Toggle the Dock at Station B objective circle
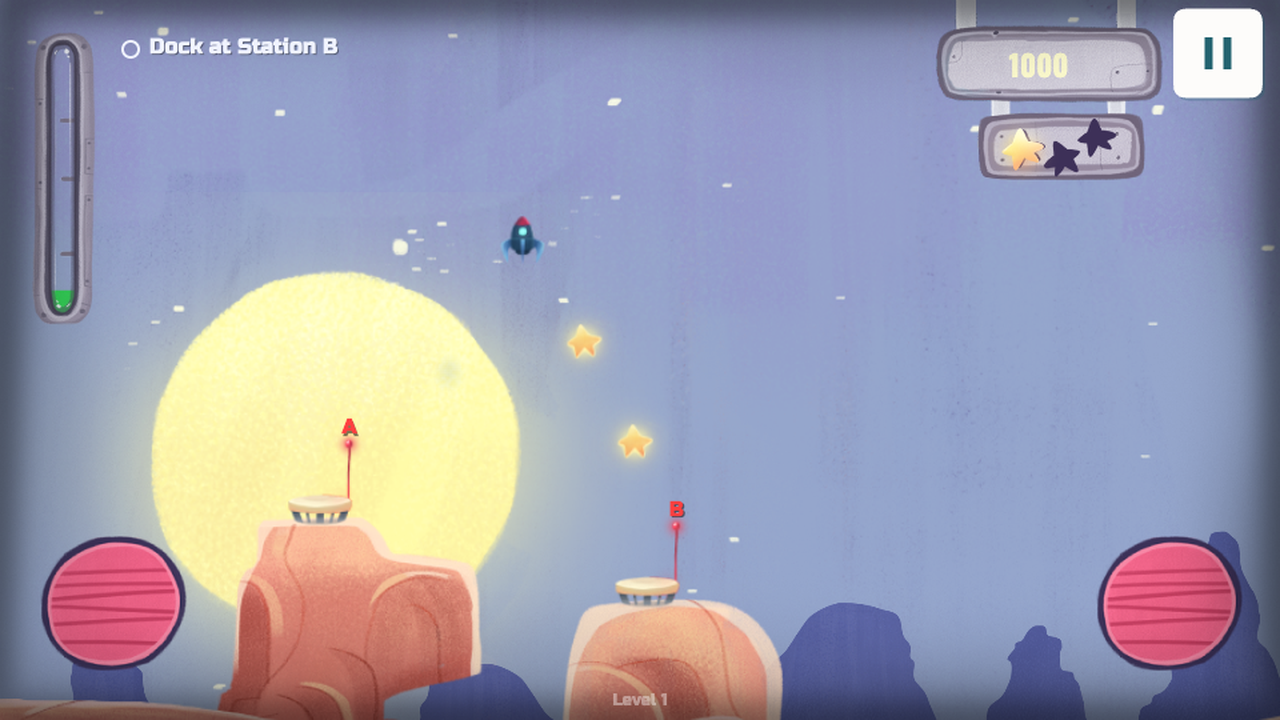 tap(130, 46)
